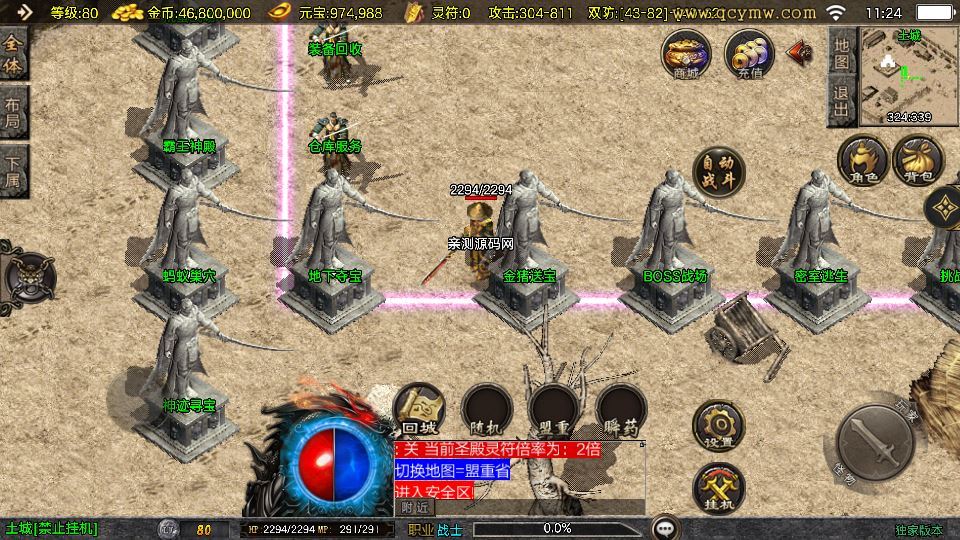Viewport: 960px width, 540px height.
Task: Switch to the 全体 tab
Action: coord(13,53)
